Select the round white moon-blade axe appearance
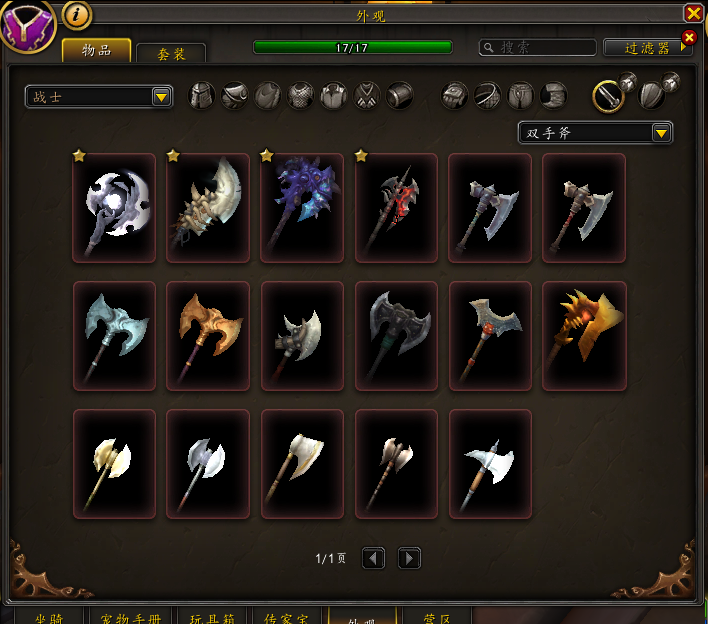 [x=114, y=208]
